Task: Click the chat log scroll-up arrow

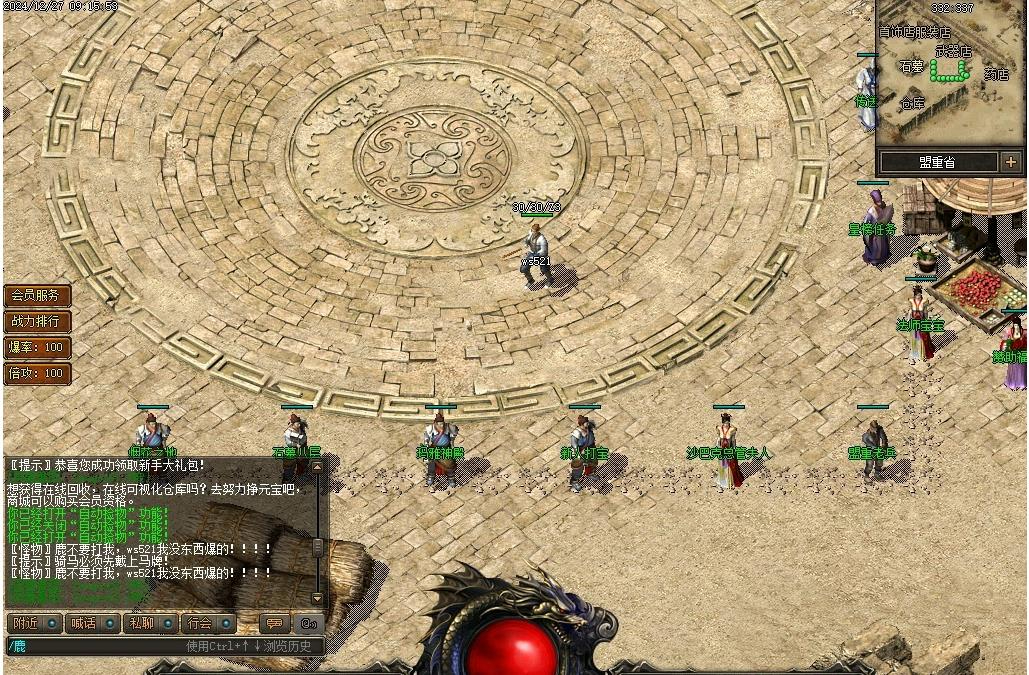Action: pyautogui.click(x=317, y=466)
